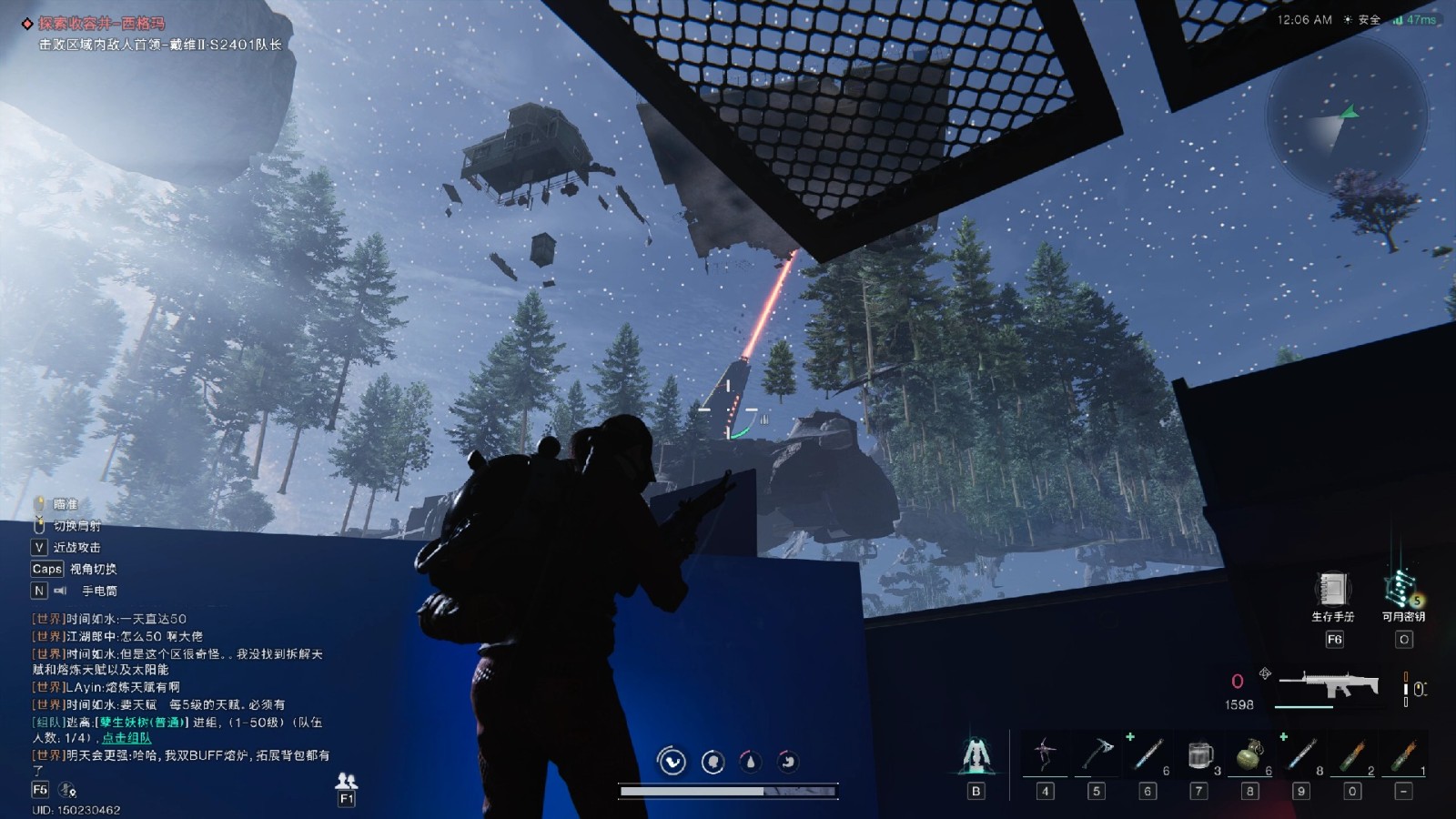Equip the pickaxe from the hotbar
The height and width of the screenshot is (819, 1456).
[x=1097, y=755]
